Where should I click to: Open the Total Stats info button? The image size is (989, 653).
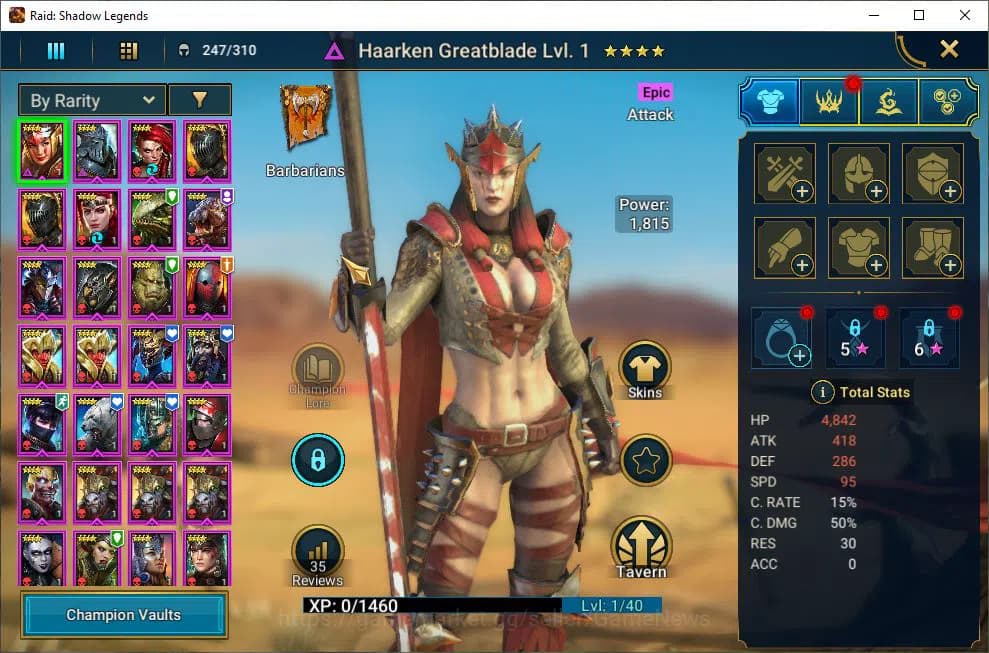coord(822,392)
